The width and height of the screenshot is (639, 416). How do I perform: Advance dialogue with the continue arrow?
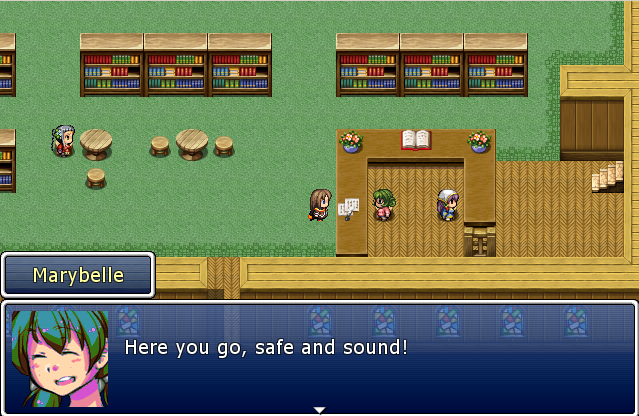[x=319, y=409]
